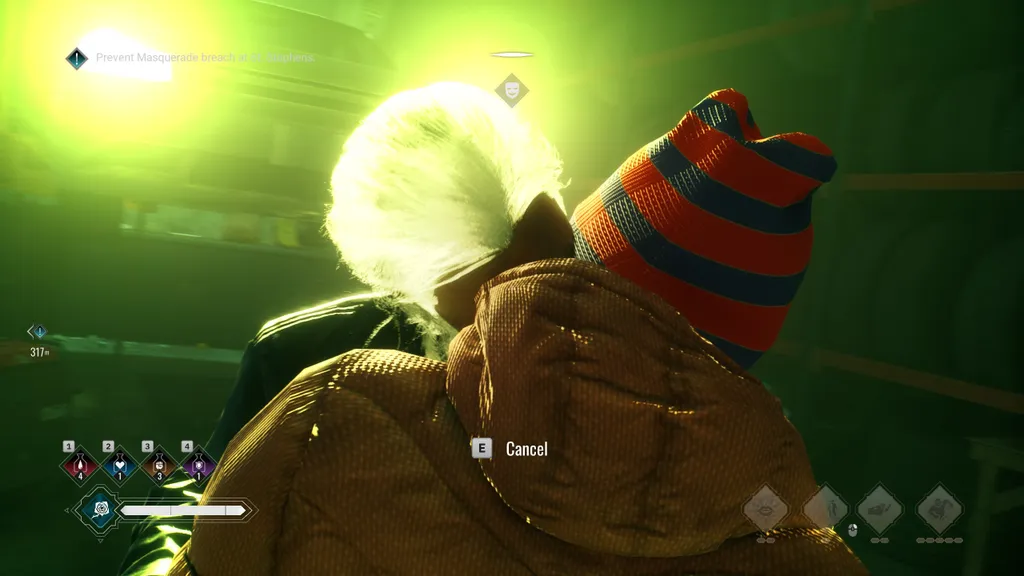Click the Masquerade mask indicator icon

[x=511, y=90]
